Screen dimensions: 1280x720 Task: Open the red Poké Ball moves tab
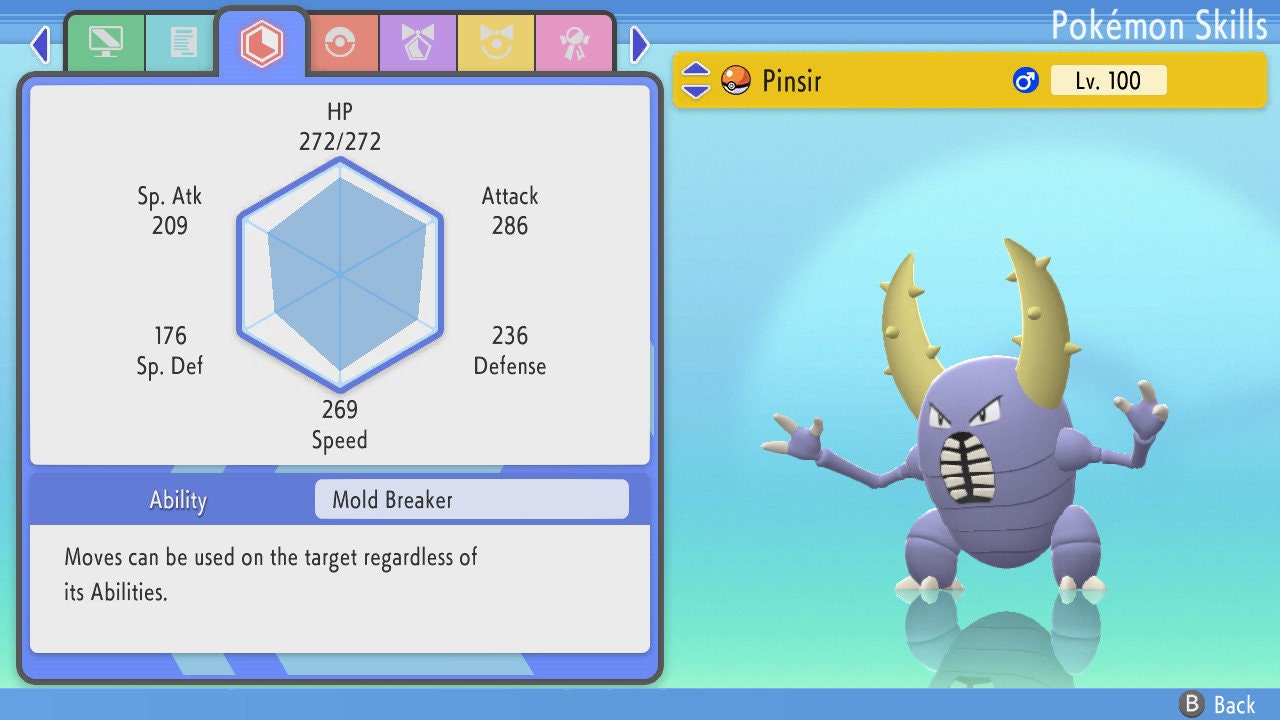tap(339, 42)
